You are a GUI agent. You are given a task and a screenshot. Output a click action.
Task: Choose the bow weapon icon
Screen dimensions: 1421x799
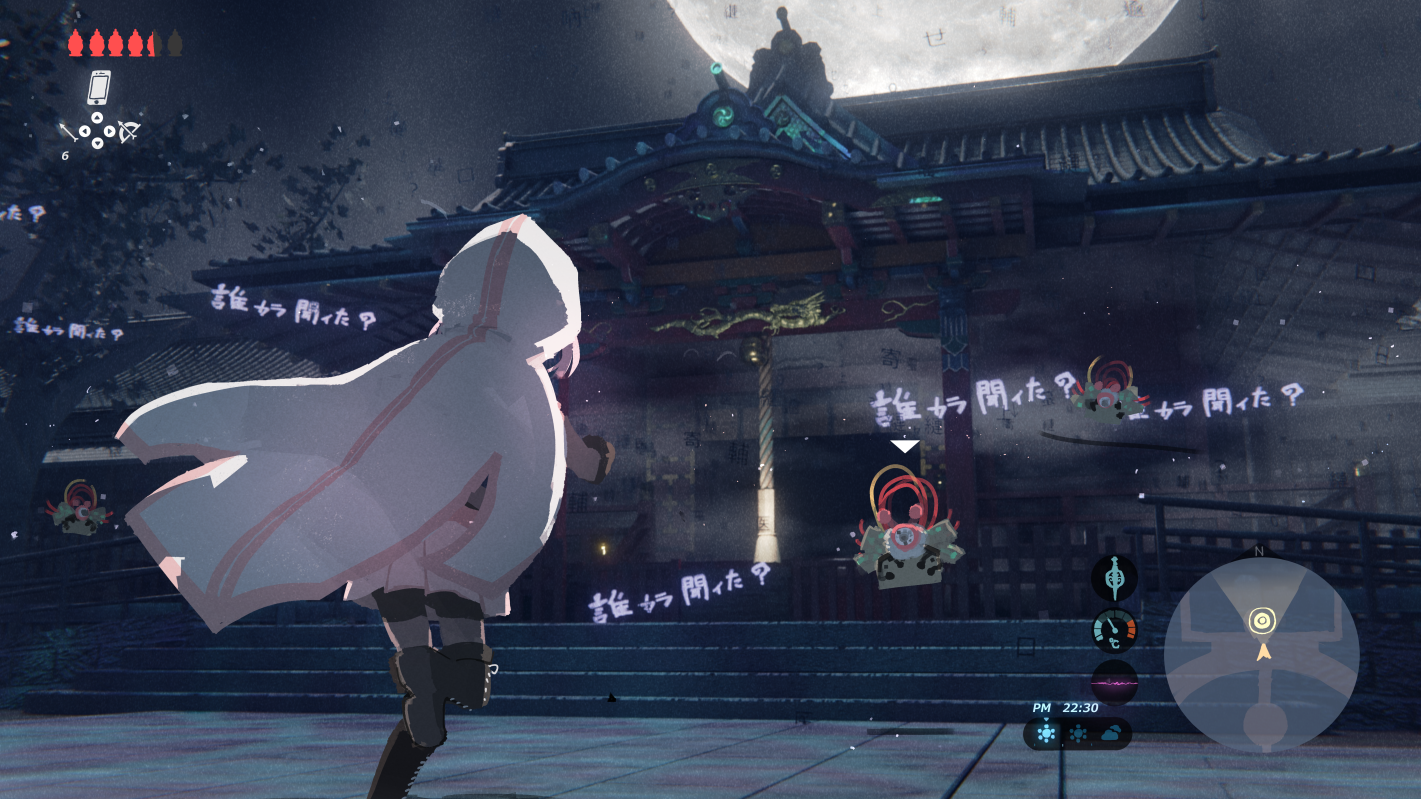tap(129, 130)
